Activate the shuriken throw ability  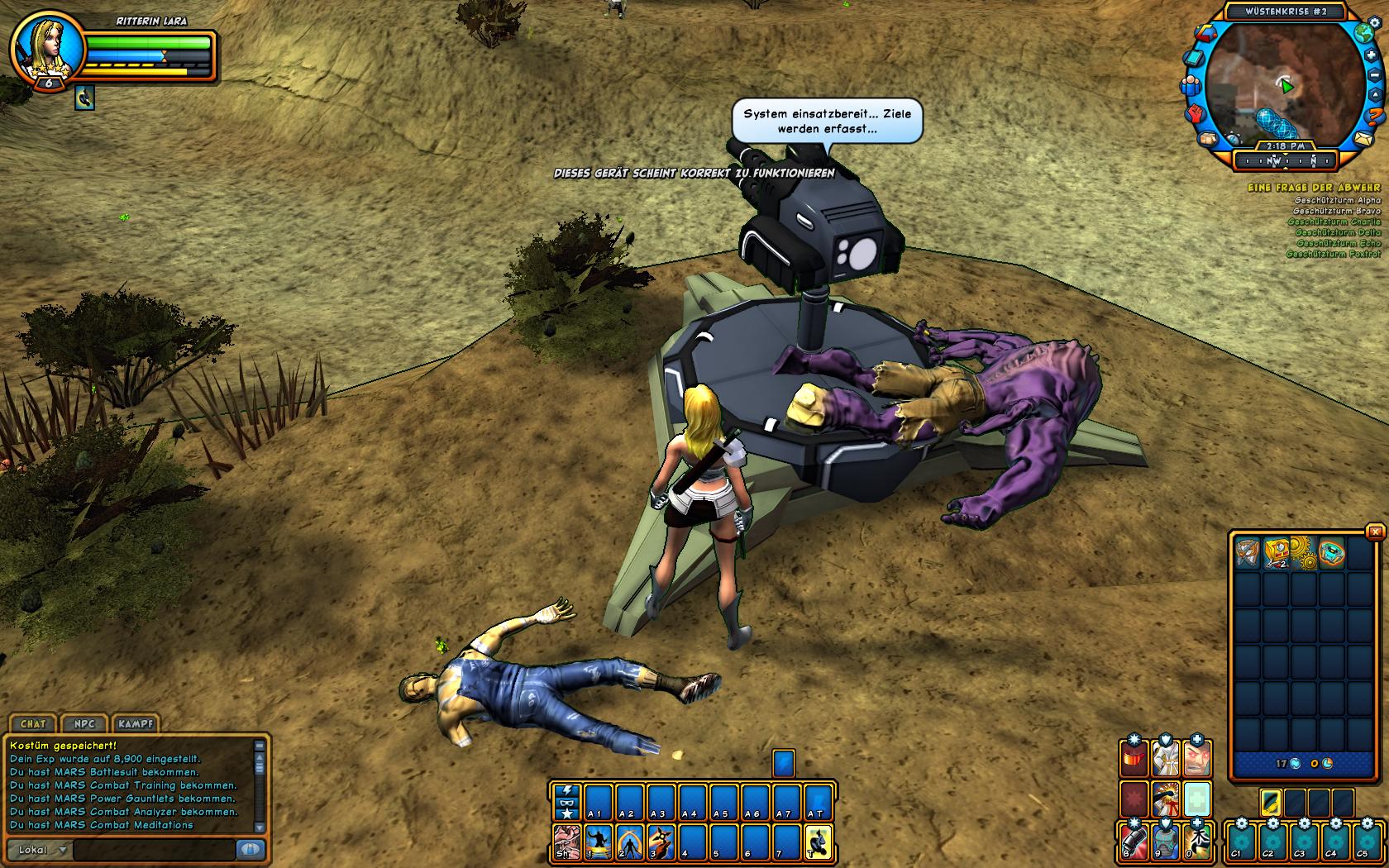click(x=660, y=842)
